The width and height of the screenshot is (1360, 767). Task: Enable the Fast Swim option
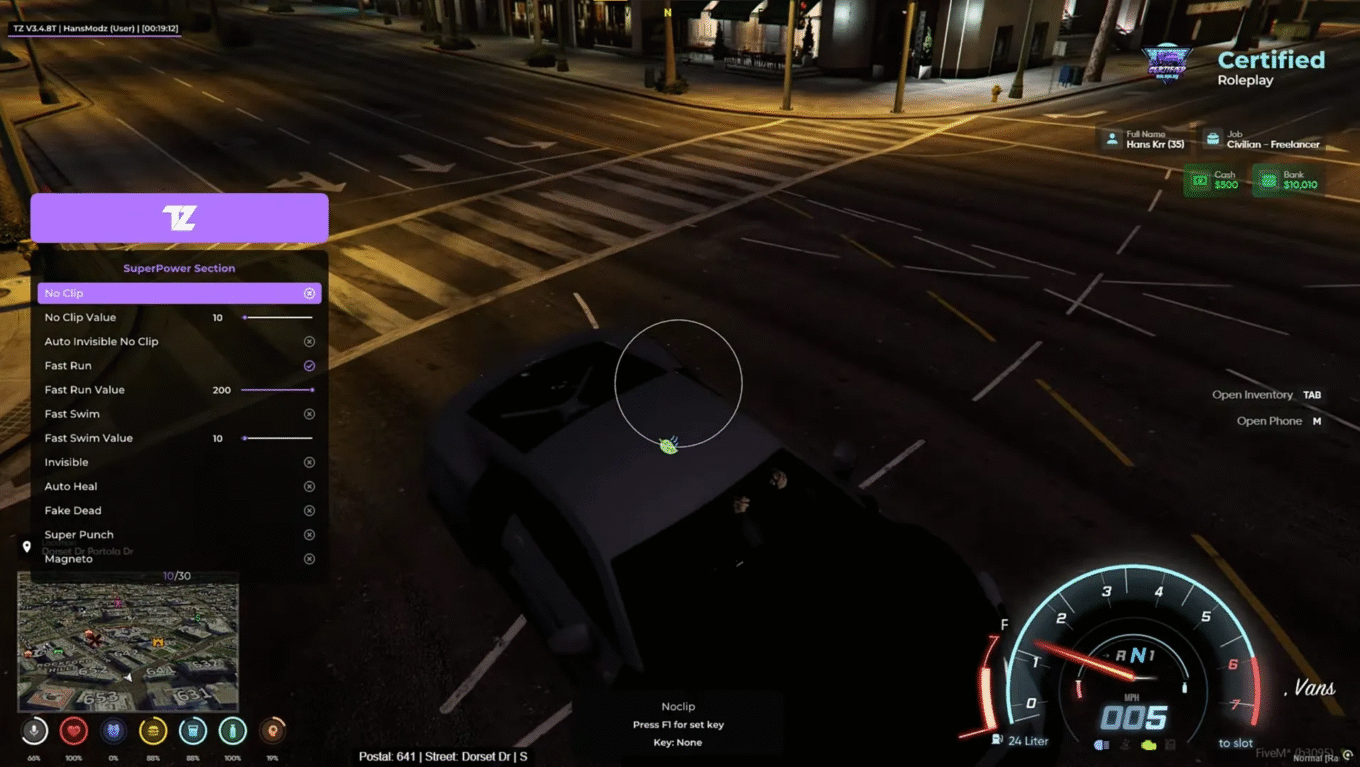pos(309,414)
